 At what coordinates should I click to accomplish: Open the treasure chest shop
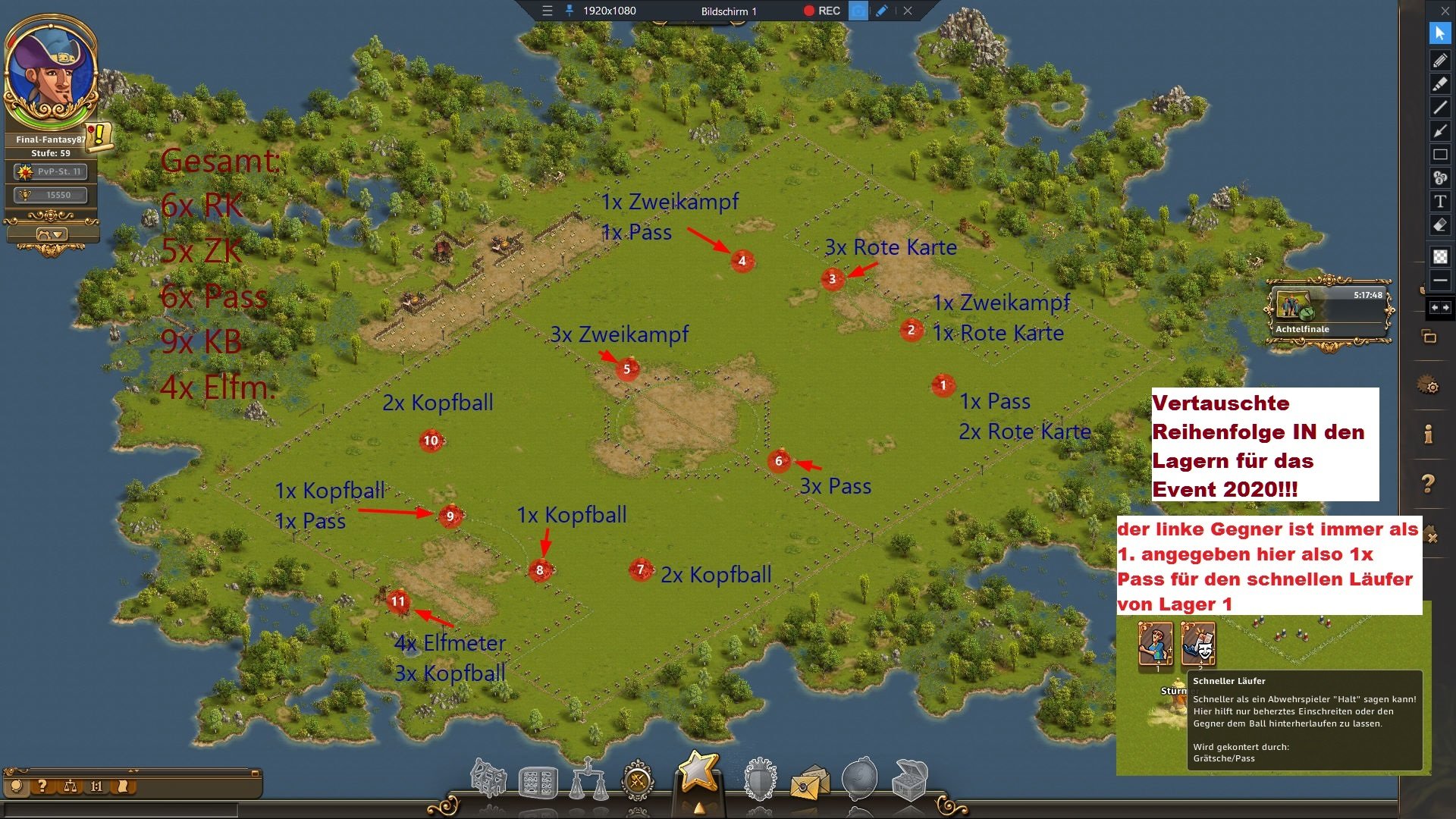909,780
